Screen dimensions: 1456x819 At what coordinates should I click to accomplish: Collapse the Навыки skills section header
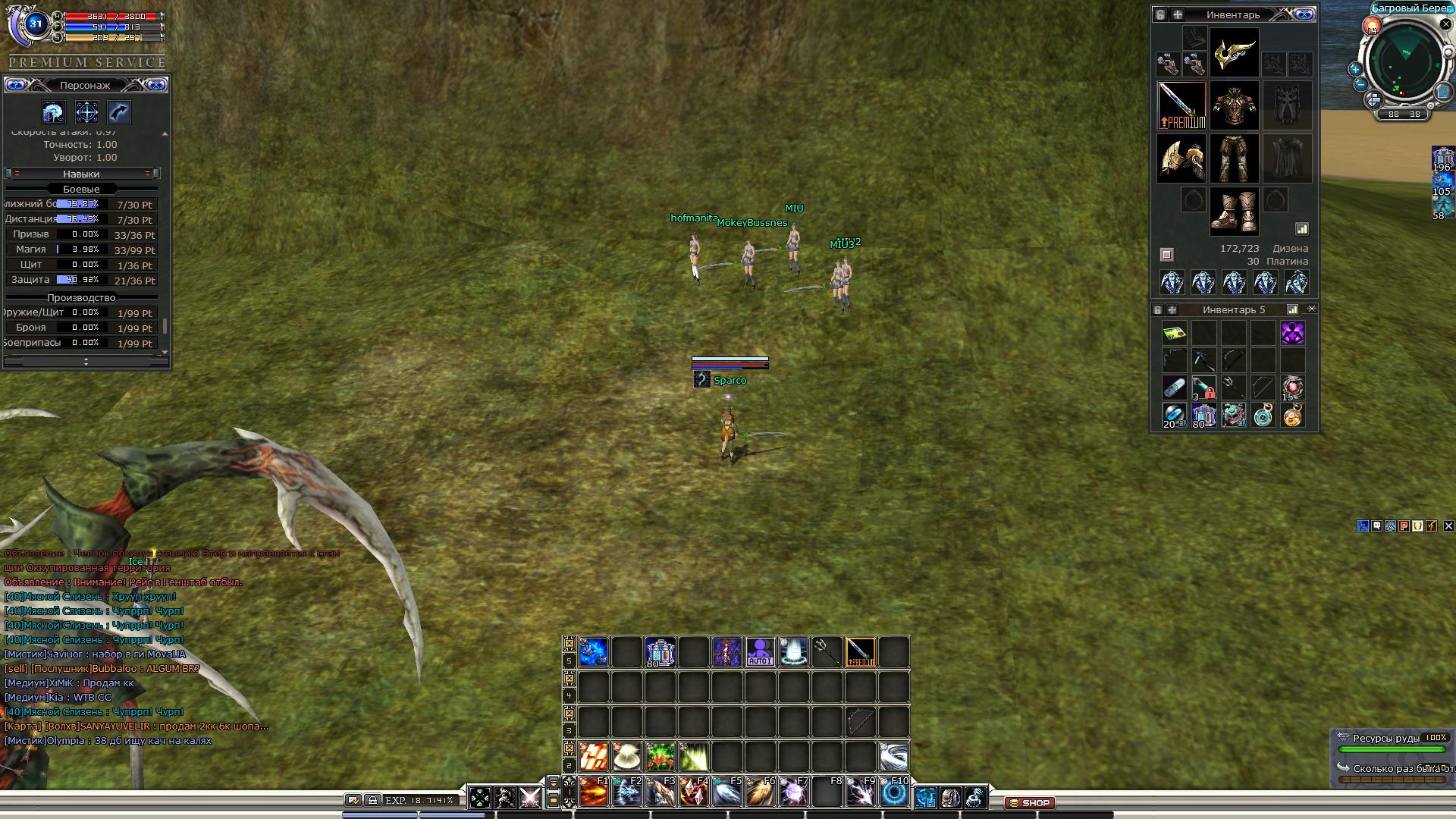tap(81, 174)
